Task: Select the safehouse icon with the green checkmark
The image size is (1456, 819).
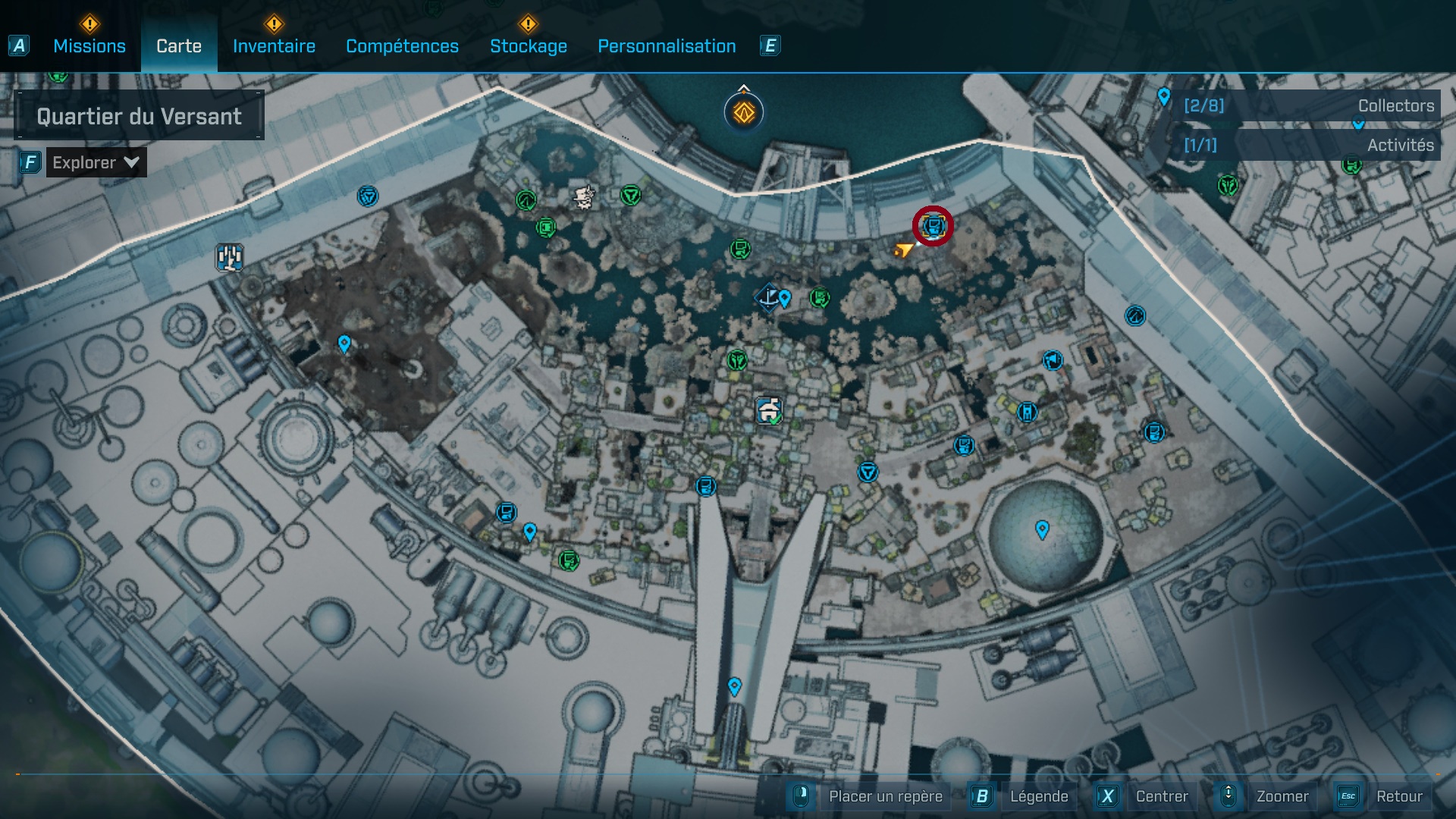Action: [768, 410]
